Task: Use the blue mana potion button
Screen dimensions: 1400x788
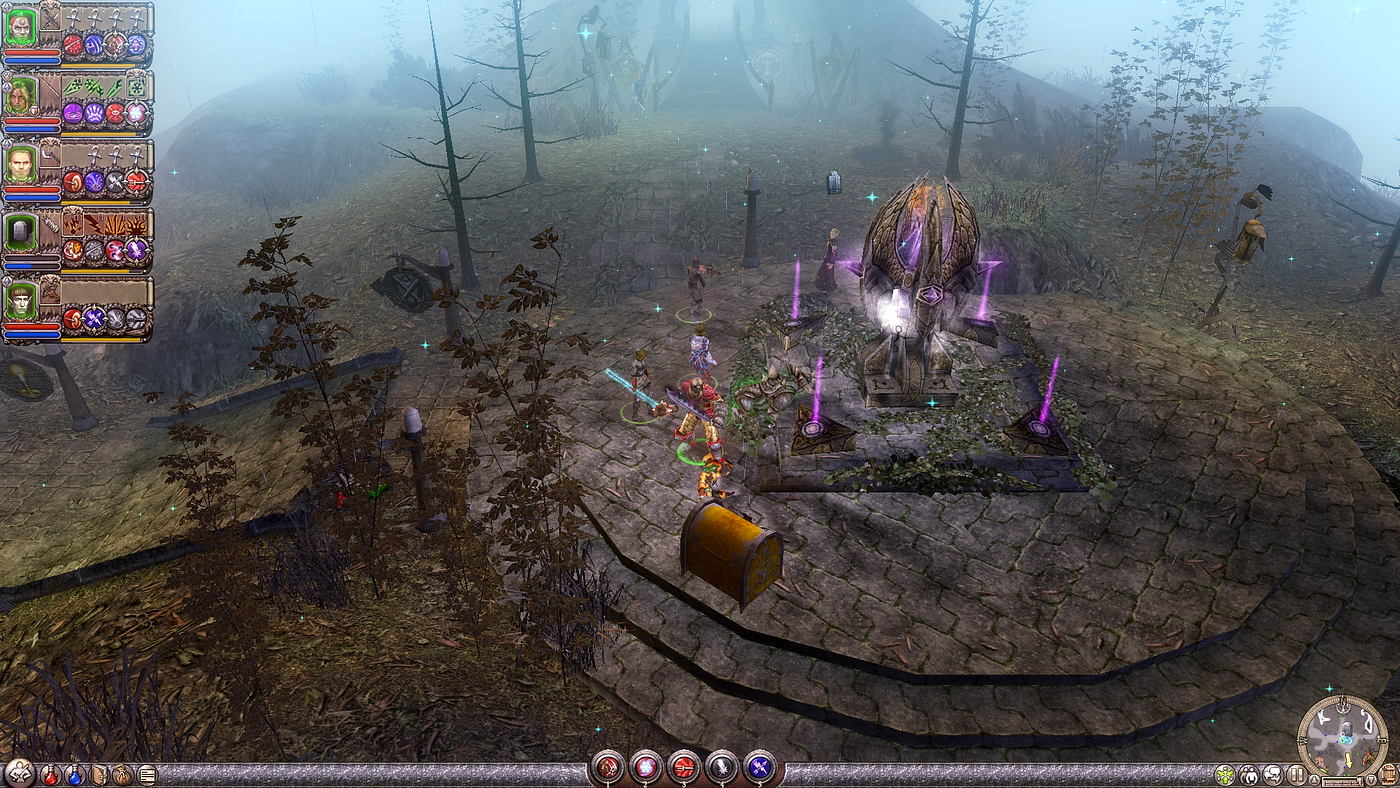Action: pos(75,774)
